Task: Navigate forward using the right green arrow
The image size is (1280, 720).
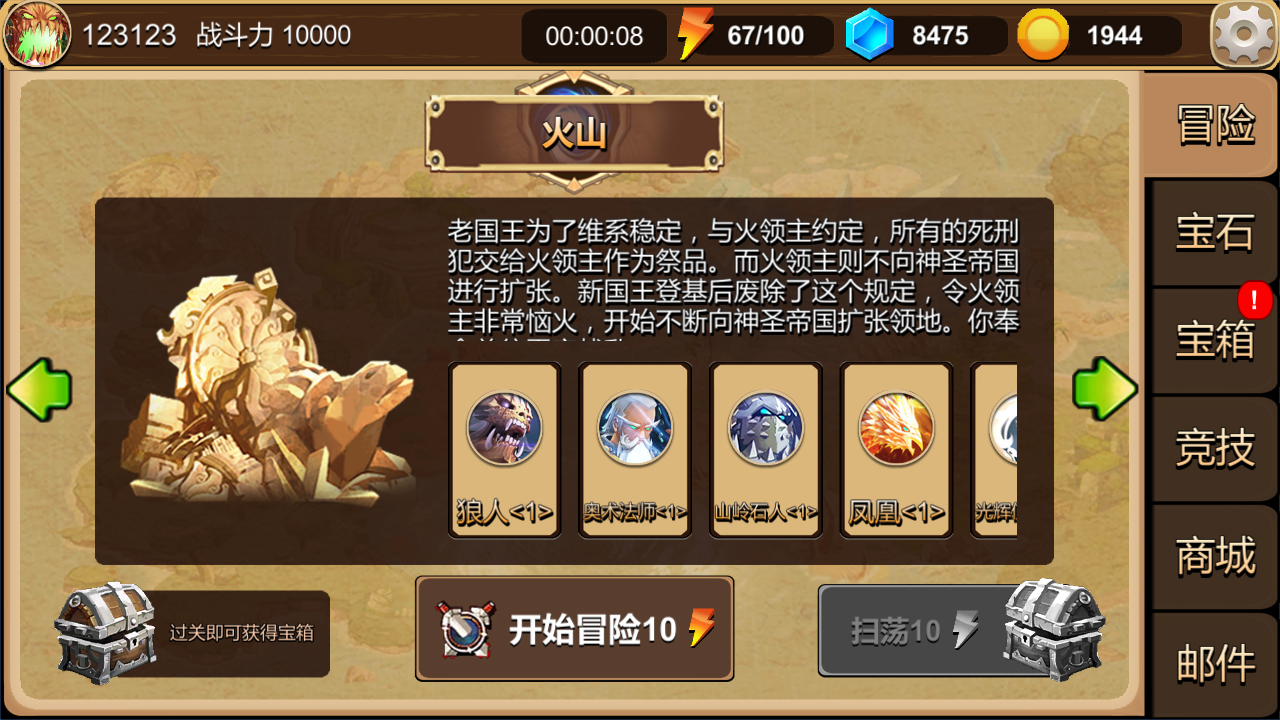Action: (1106, 388)
